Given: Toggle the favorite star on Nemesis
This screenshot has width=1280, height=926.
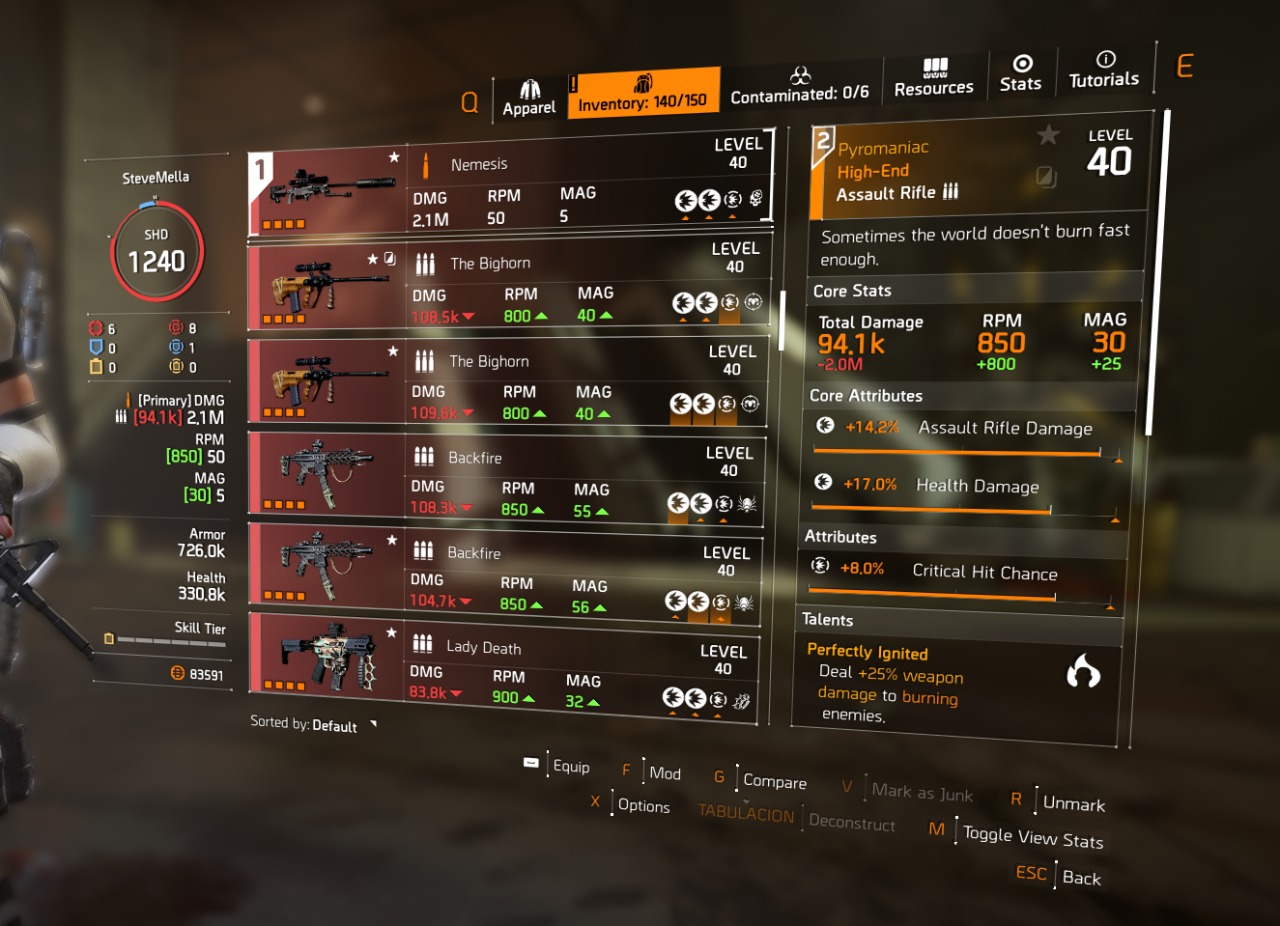Looking at the screenshot, I should pyautogui.click(x=394, y=158).
